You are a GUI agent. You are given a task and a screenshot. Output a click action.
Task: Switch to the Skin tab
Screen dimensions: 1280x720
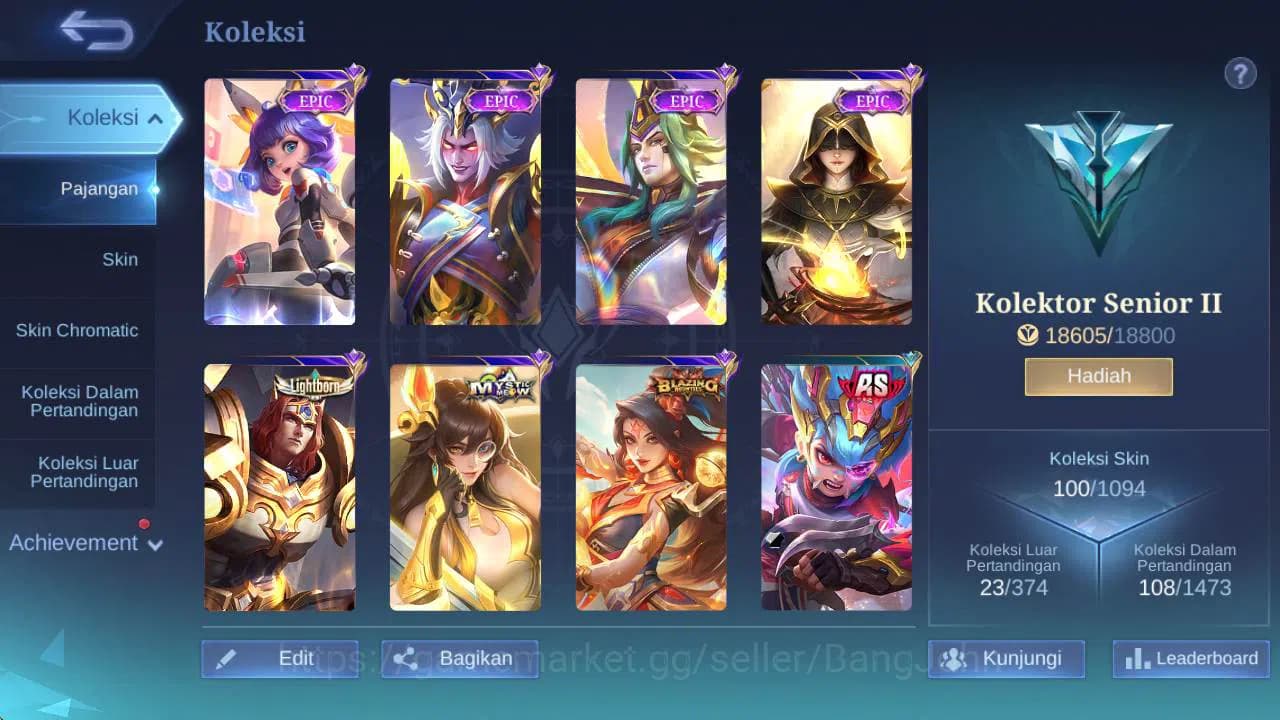point(120,259)
